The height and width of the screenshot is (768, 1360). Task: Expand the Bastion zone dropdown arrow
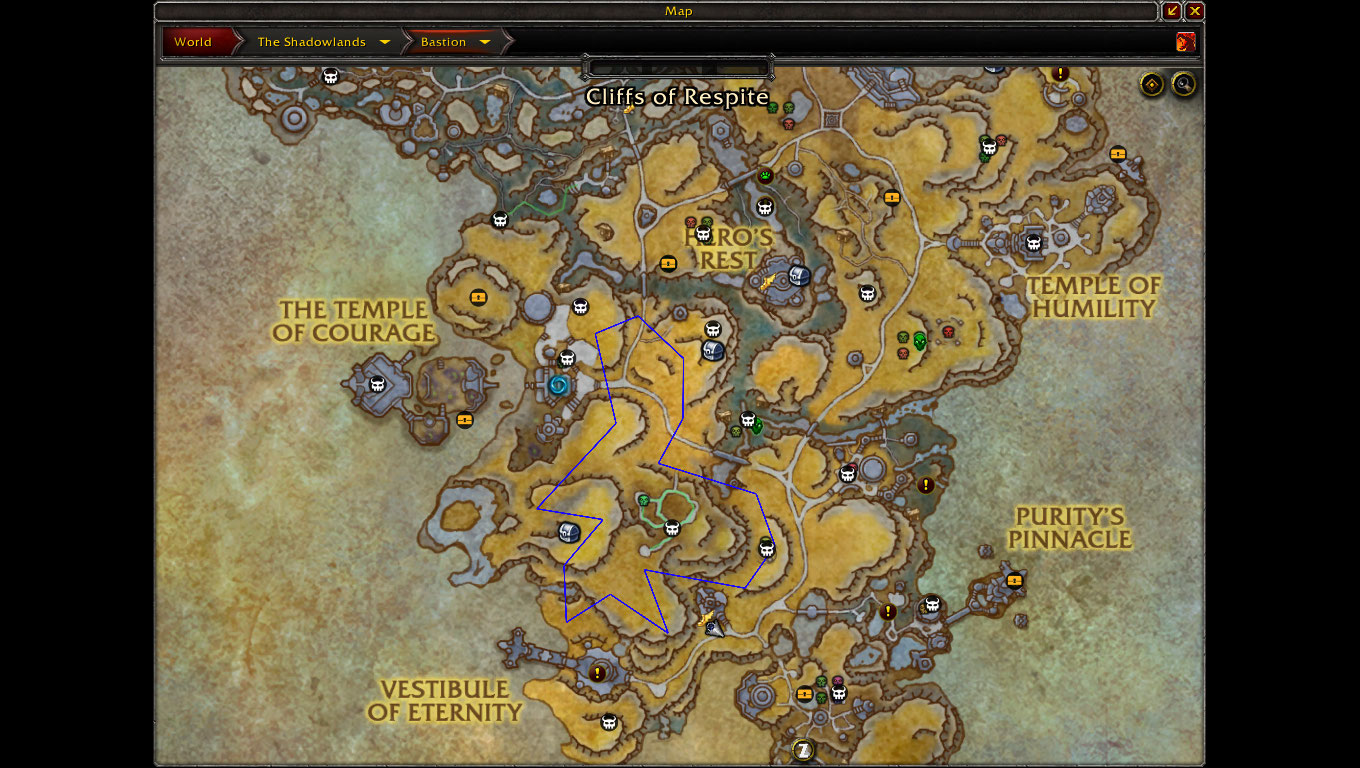click(x=485, y=42)
